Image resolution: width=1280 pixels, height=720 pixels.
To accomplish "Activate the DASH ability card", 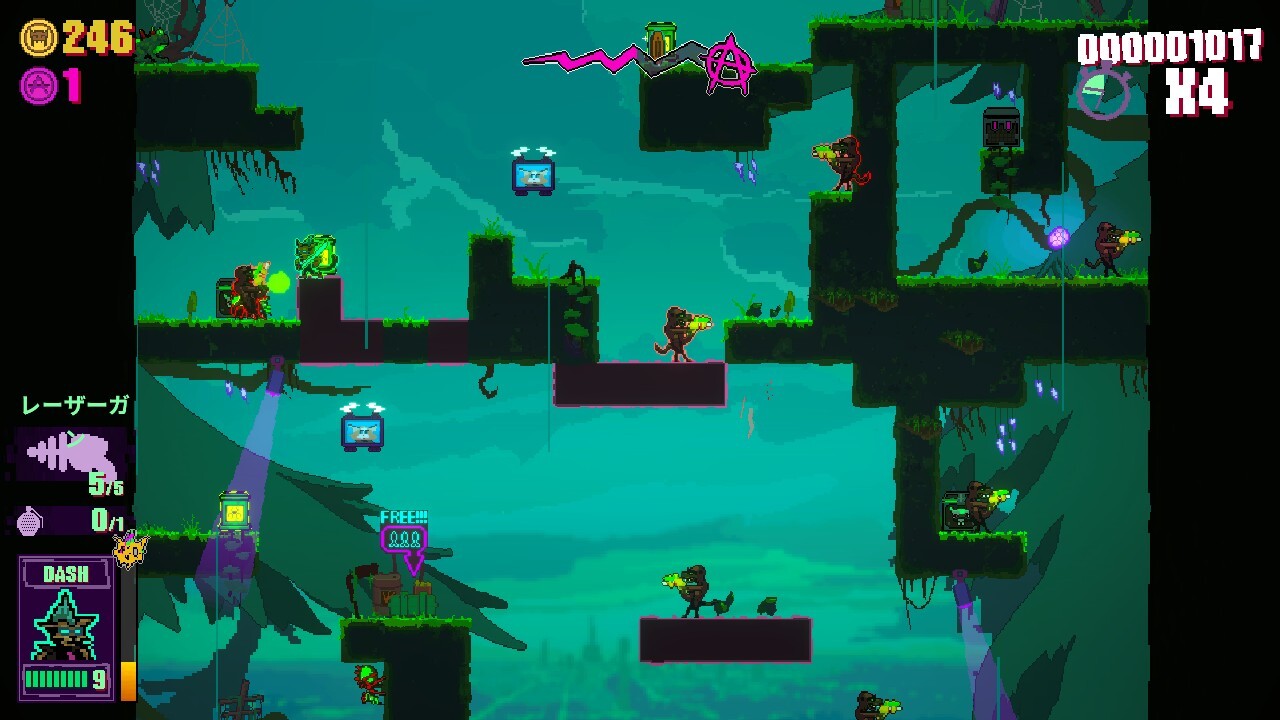I will [66, 627].
